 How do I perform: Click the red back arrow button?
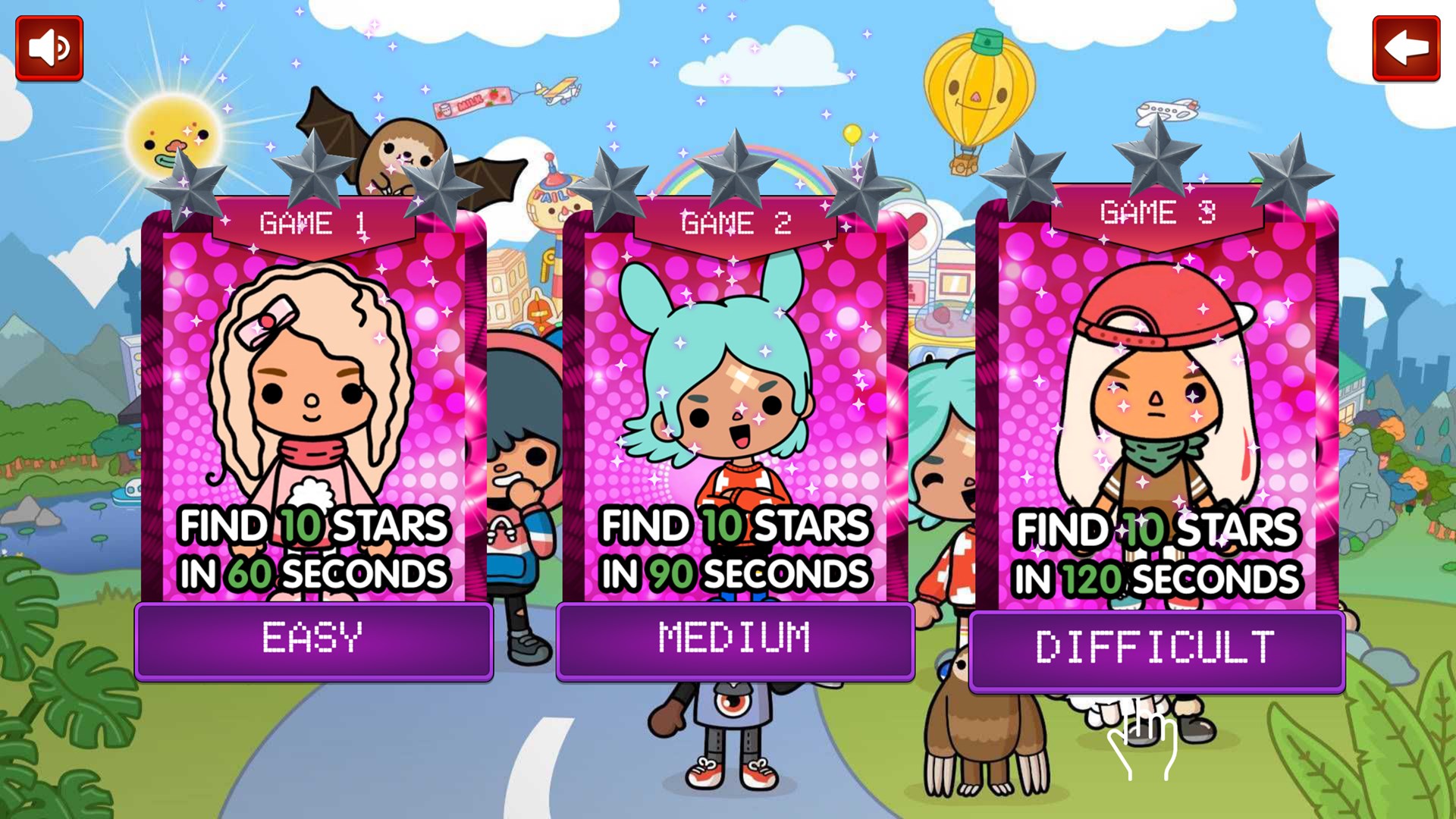[1407, 48]
